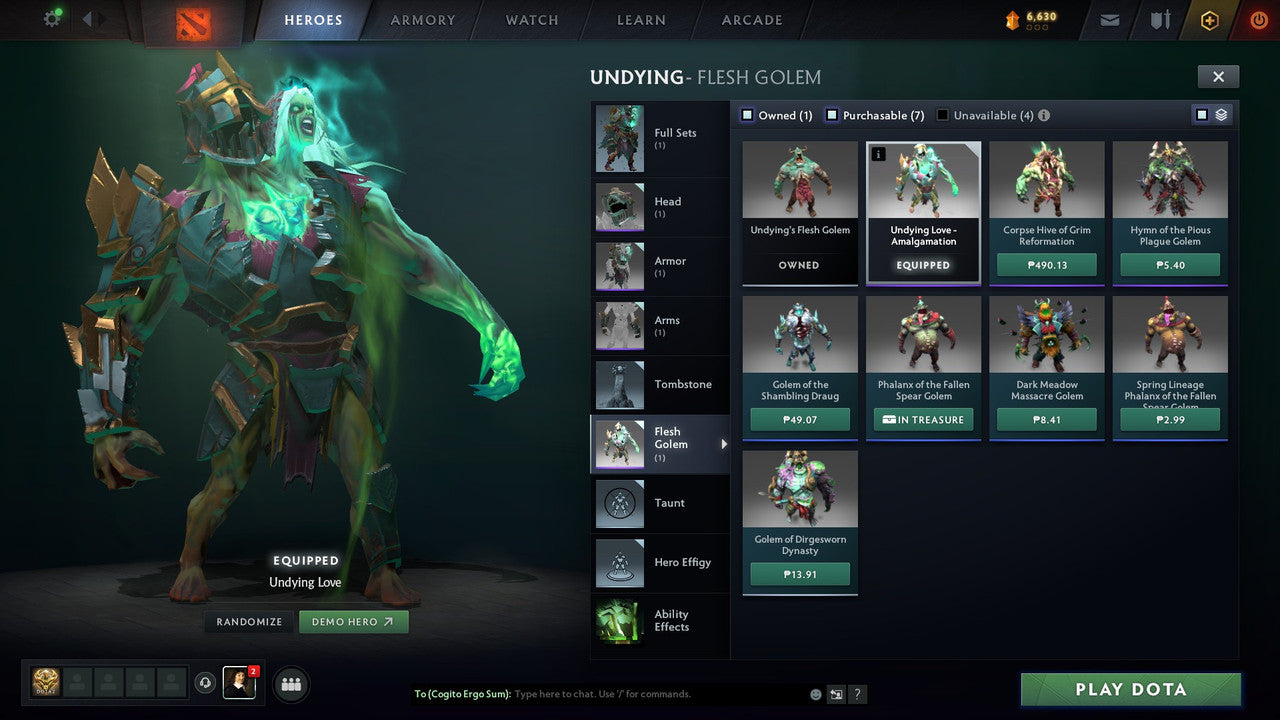Enable the Unavailable items filter
This screenshot has height=720, width=1280.
point(941,114)
